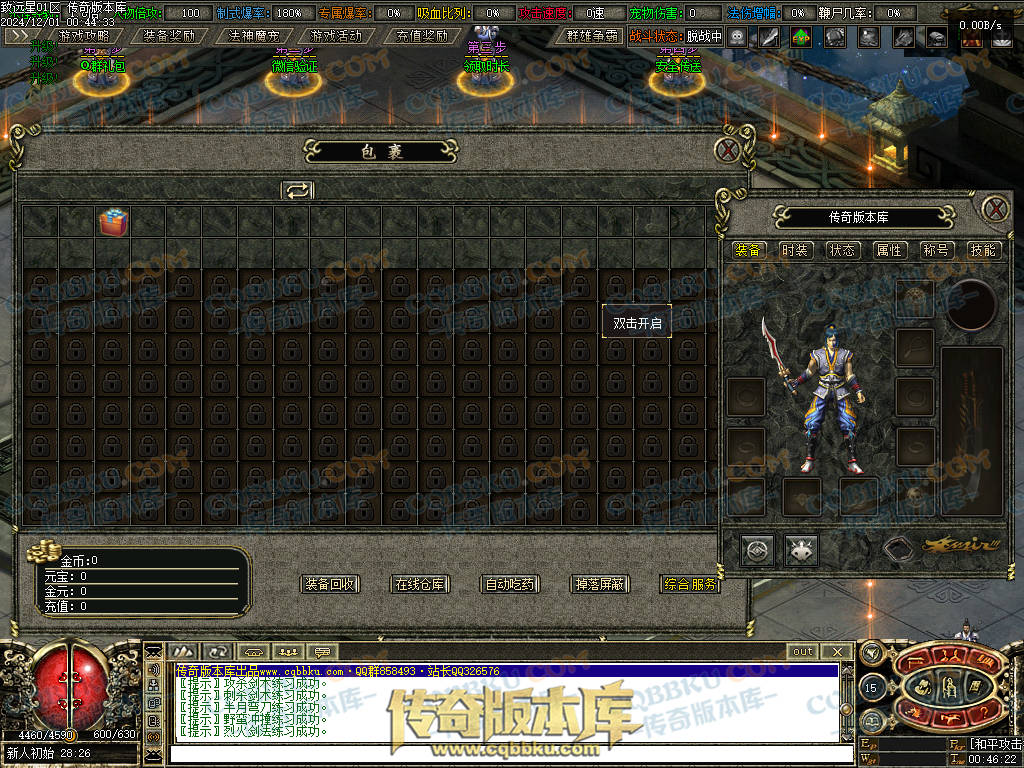This screenshot has height=768, width=1024.
Task: Open the 在线仓库 online warehouse
Action: (420, 584)
